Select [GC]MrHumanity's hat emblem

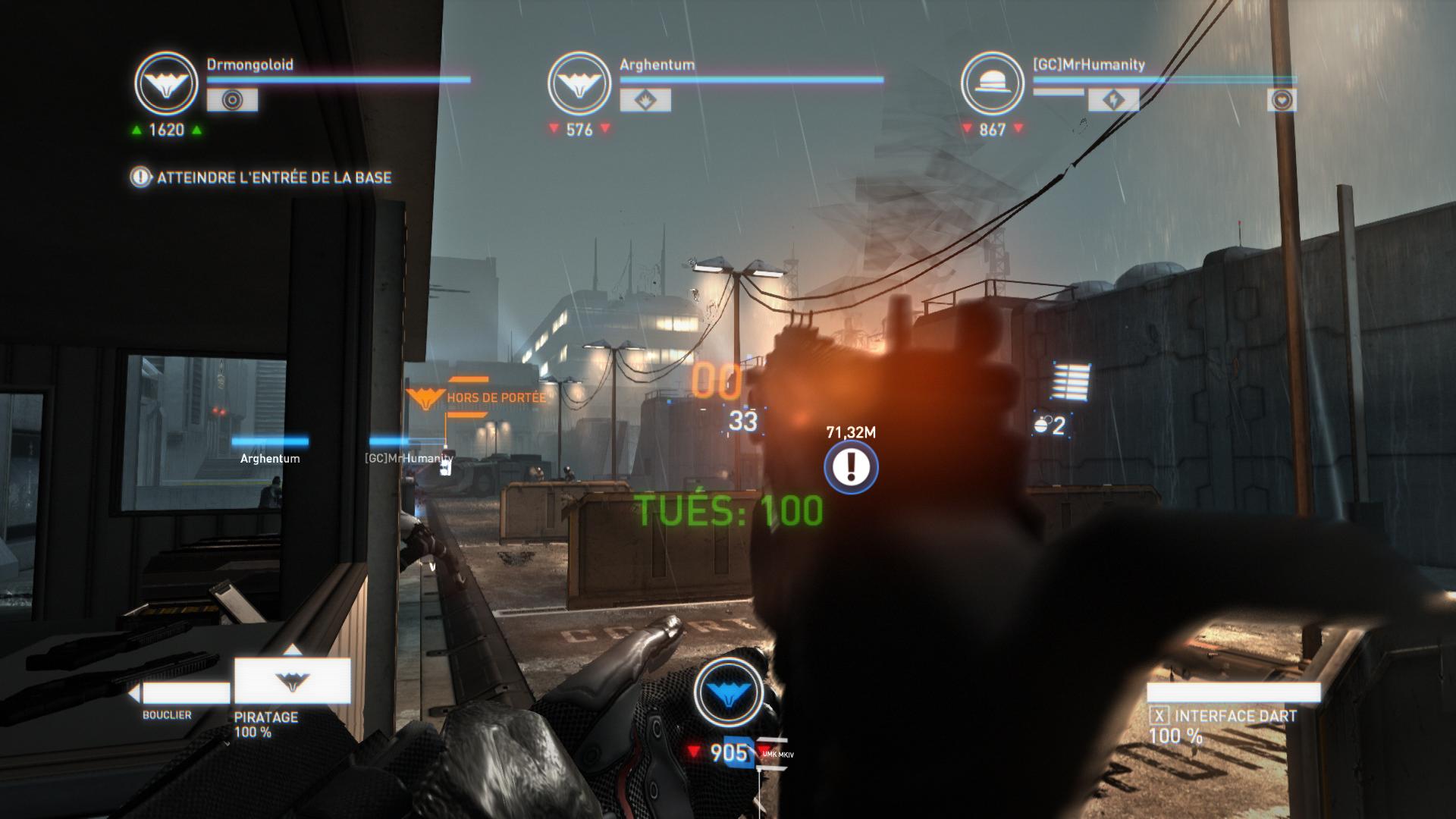pyautogui.click(x=992, y=83)
